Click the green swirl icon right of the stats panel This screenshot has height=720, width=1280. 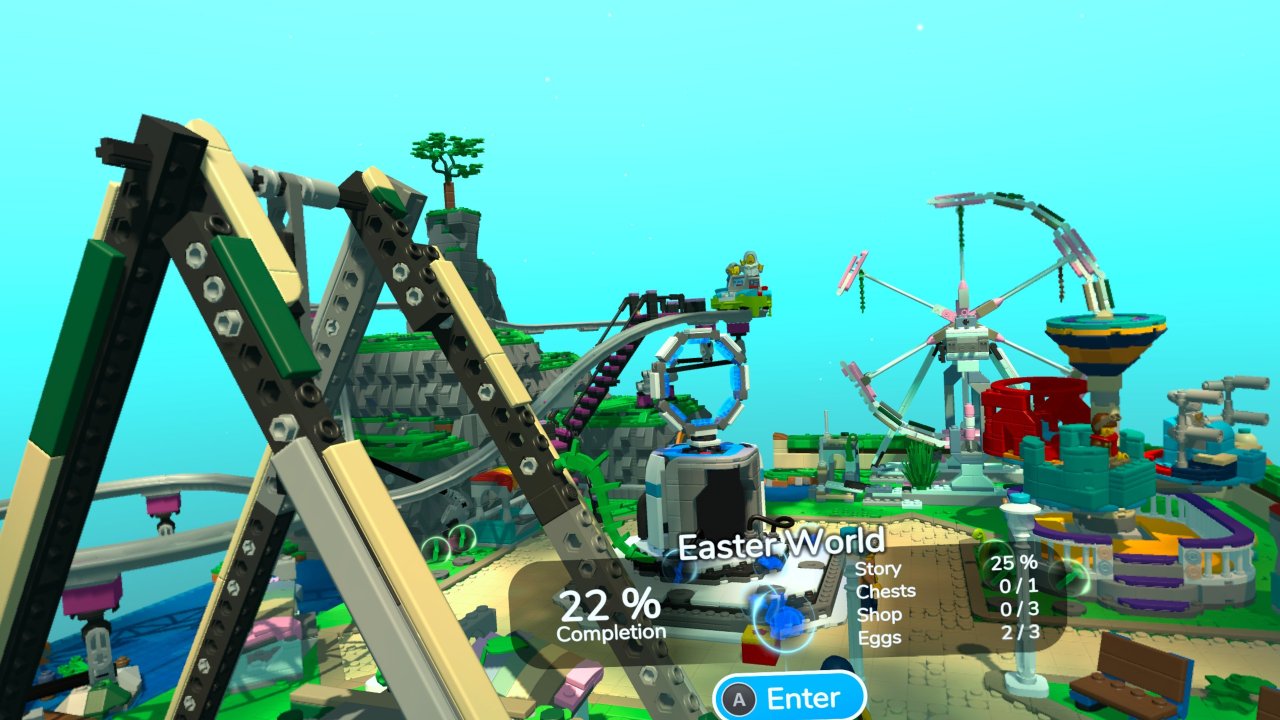[x=1072, y=578]
